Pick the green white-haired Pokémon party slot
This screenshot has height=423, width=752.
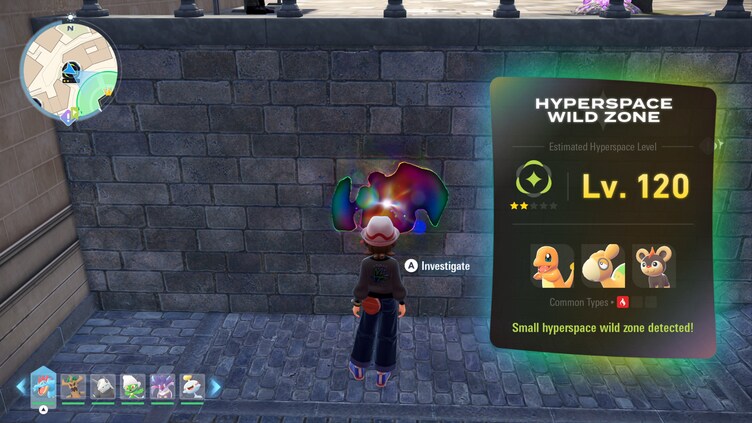click(x=133, y=386)
